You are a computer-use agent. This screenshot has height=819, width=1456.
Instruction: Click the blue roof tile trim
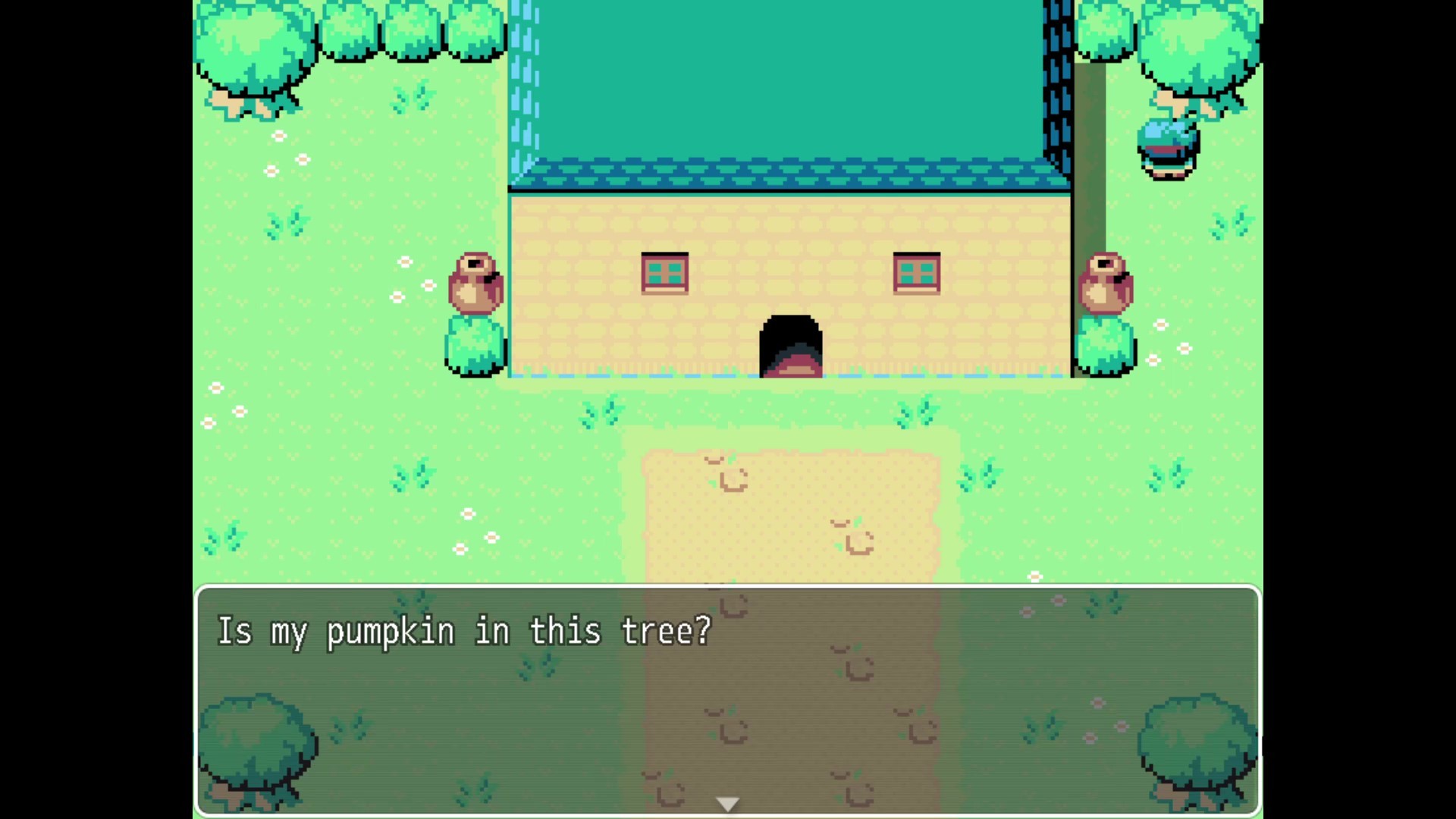[x=789, y=174]
